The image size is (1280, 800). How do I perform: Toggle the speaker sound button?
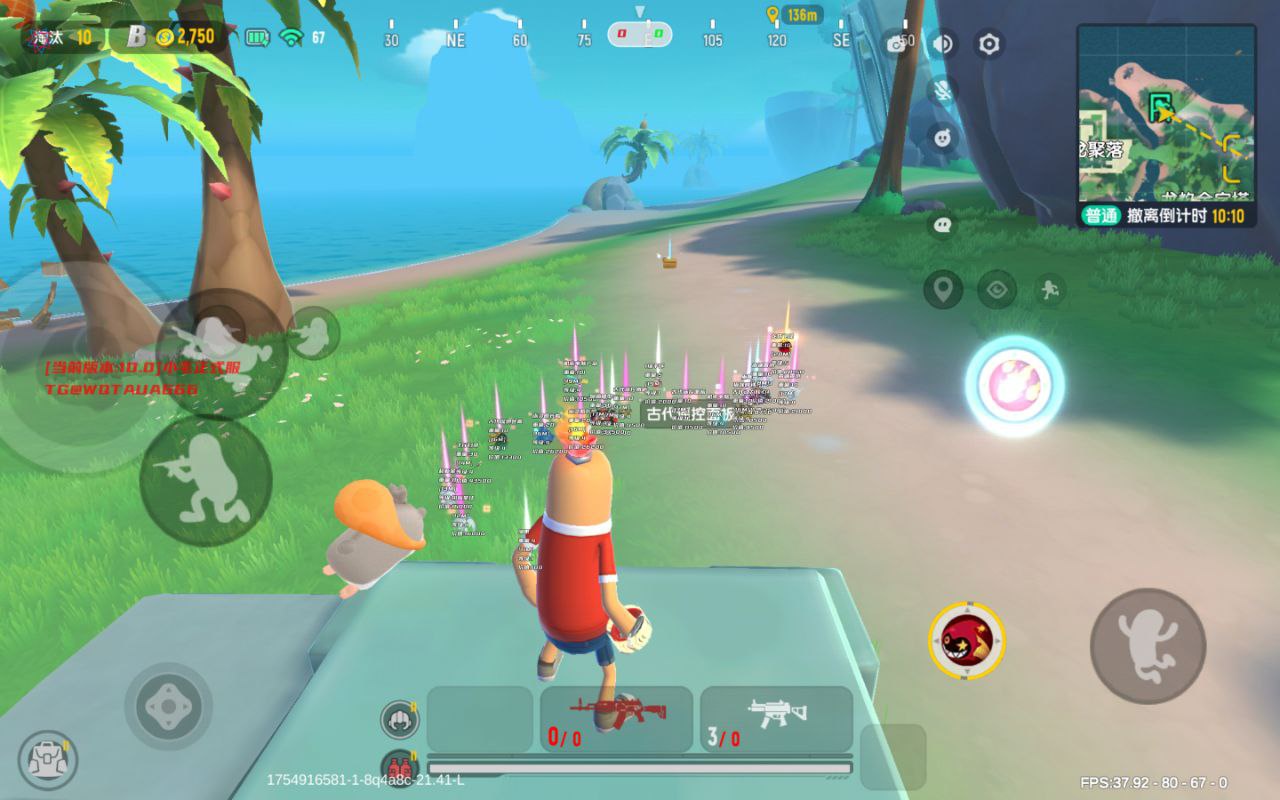coord(942,44)
